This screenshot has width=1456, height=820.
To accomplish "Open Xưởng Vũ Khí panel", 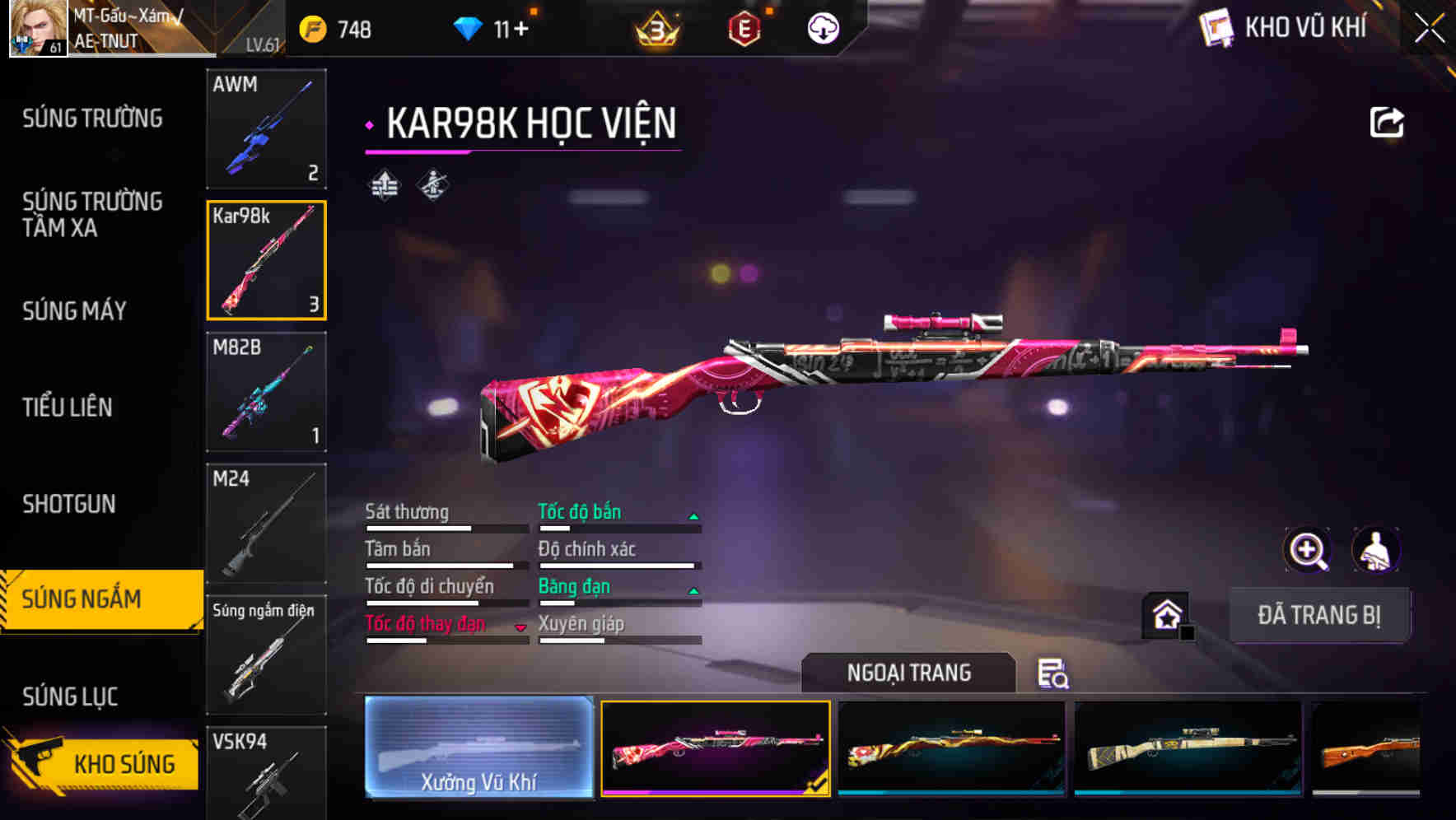I will (478, 749).
